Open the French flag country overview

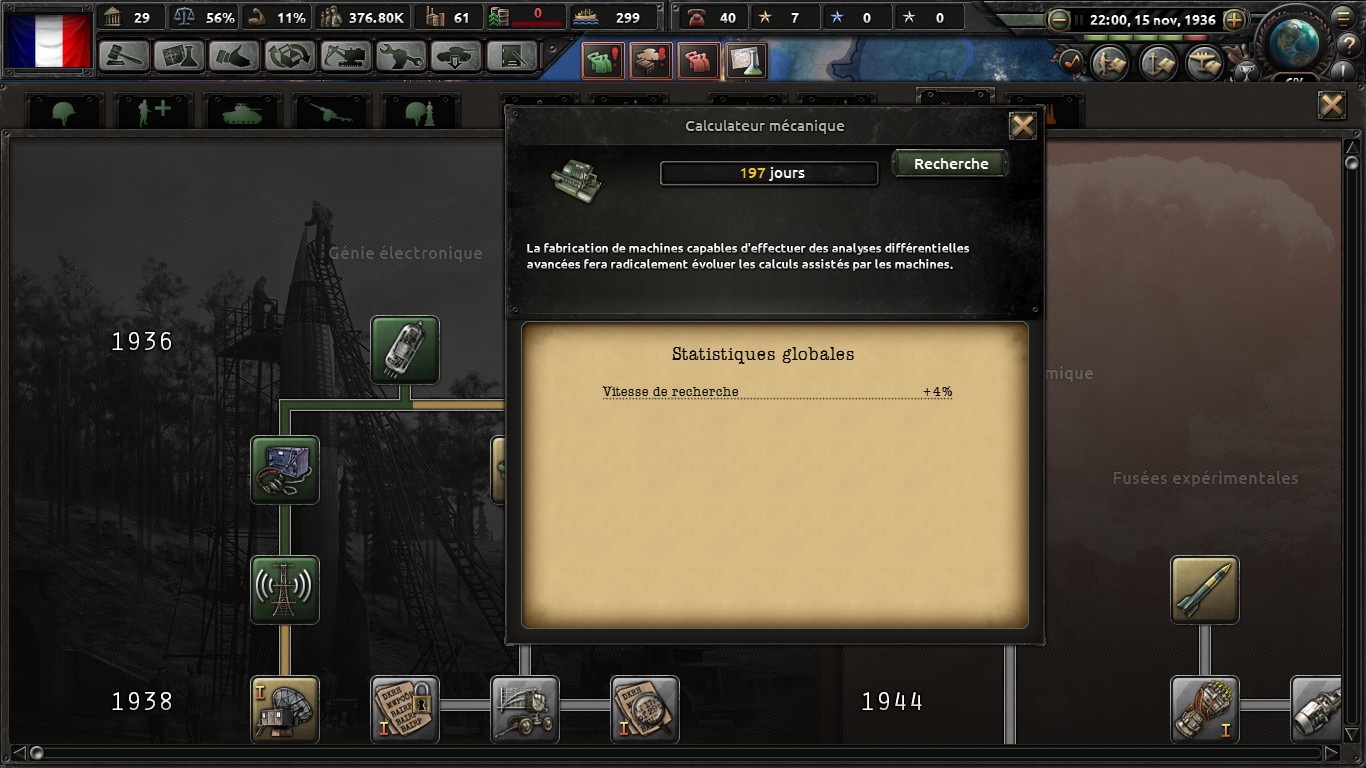tap(48, 38)
